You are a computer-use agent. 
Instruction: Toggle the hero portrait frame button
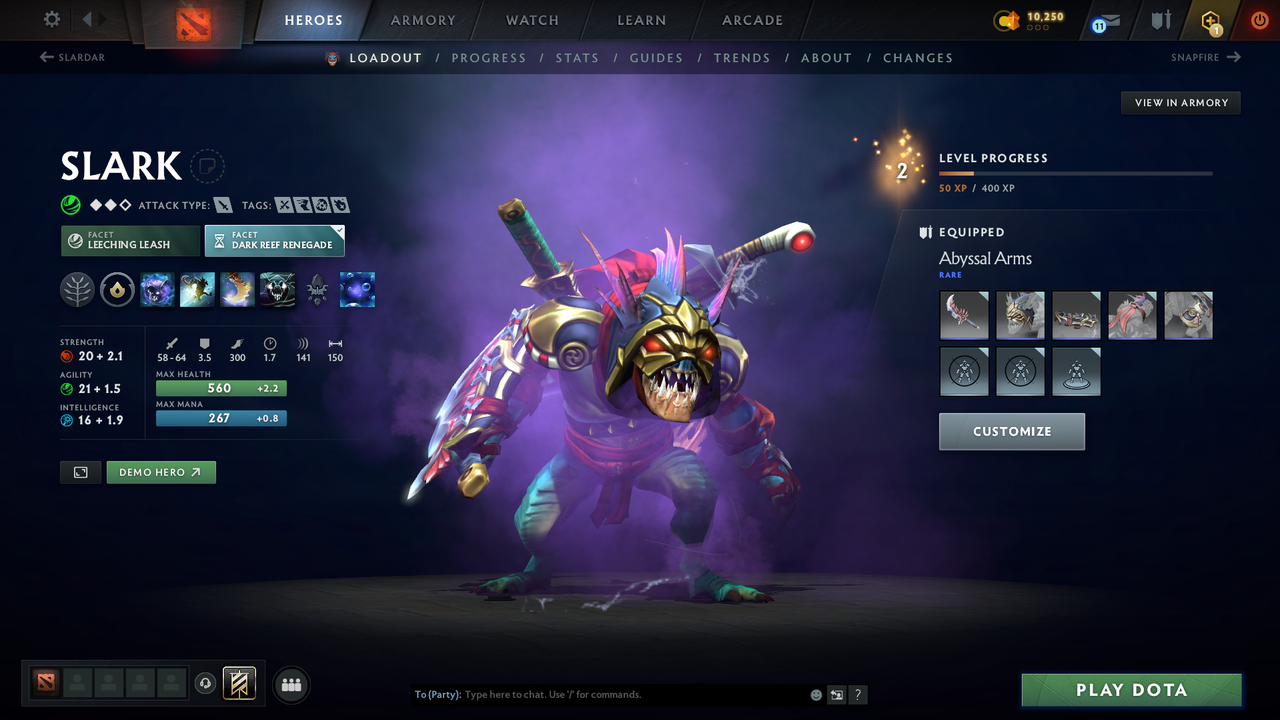coord(80,471)
